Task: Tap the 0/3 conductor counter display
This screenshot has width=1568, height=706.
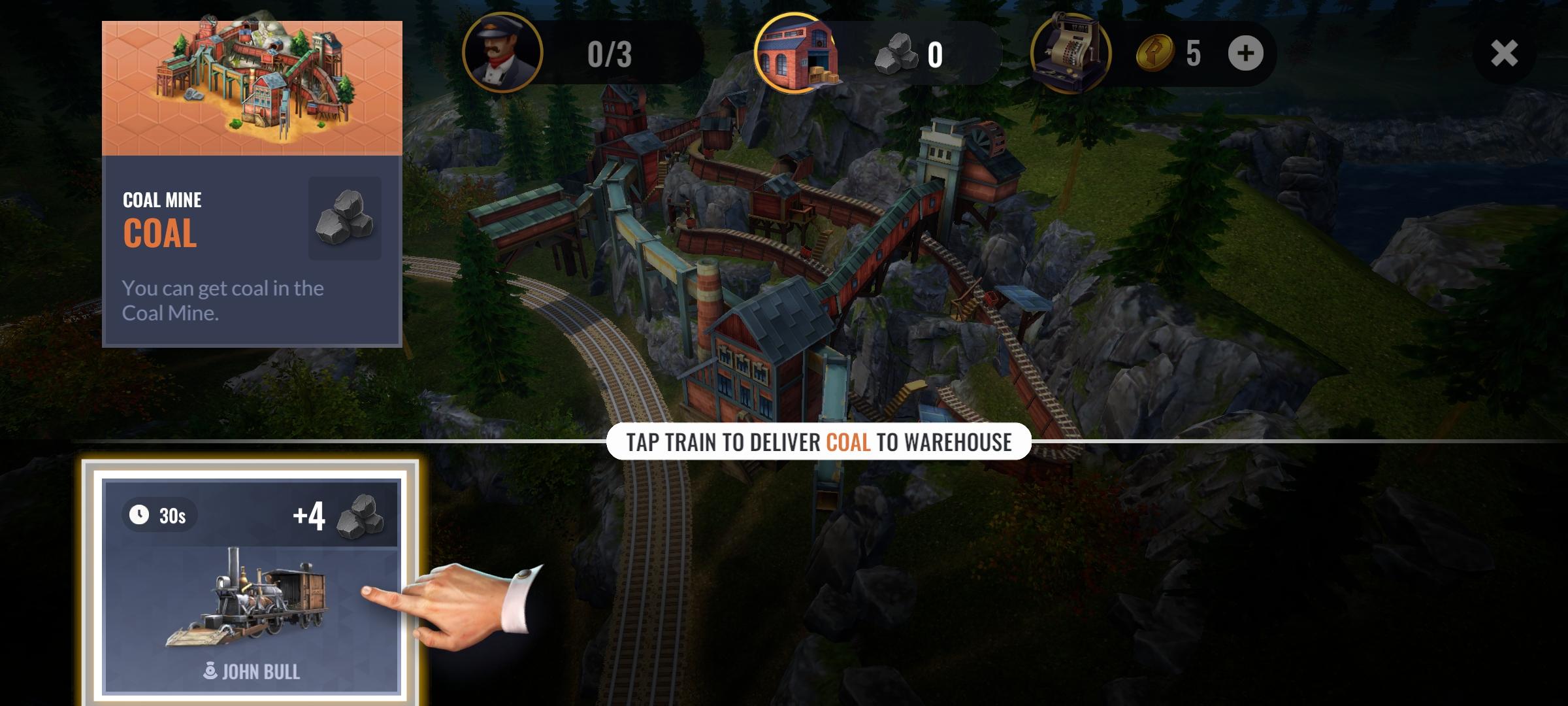Action: (x=609, y=55)
